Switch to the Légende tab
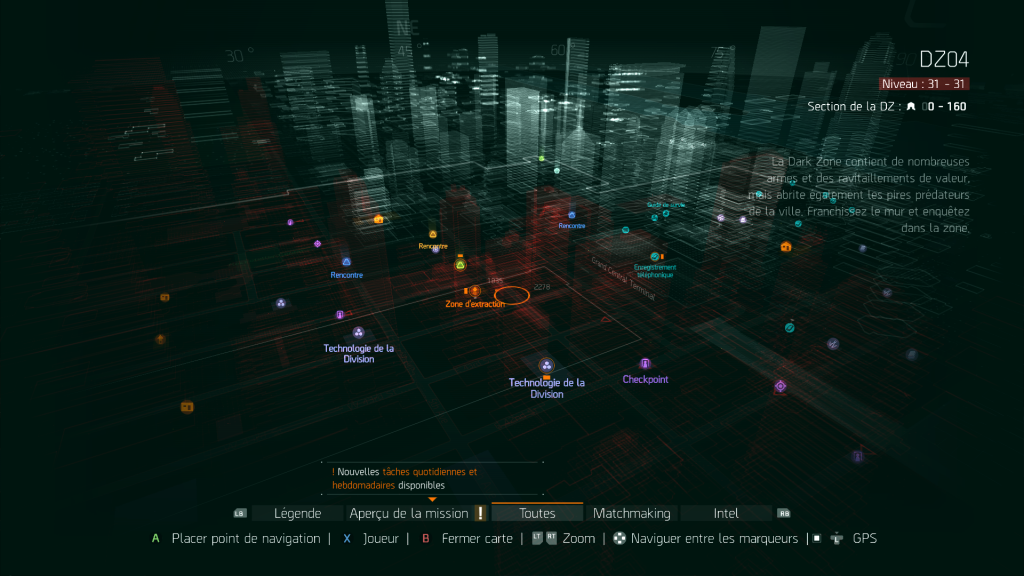 [298, 513]
